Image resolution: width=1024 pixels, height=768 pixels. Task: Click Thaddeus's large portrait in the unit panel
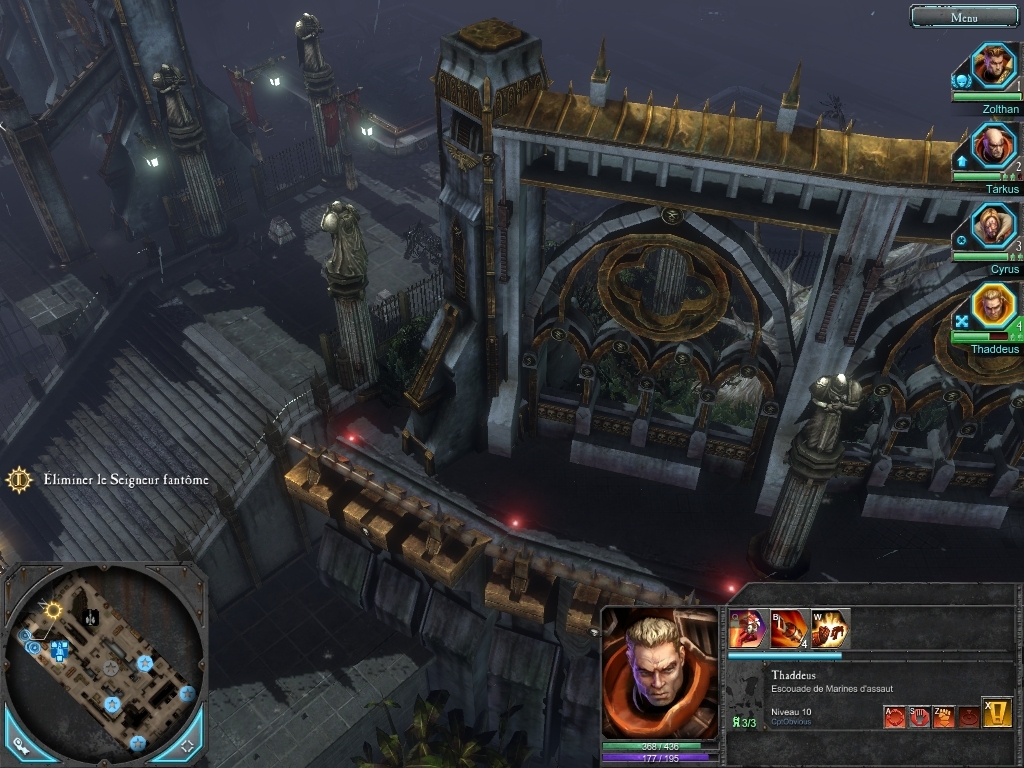tap(659, 674)
